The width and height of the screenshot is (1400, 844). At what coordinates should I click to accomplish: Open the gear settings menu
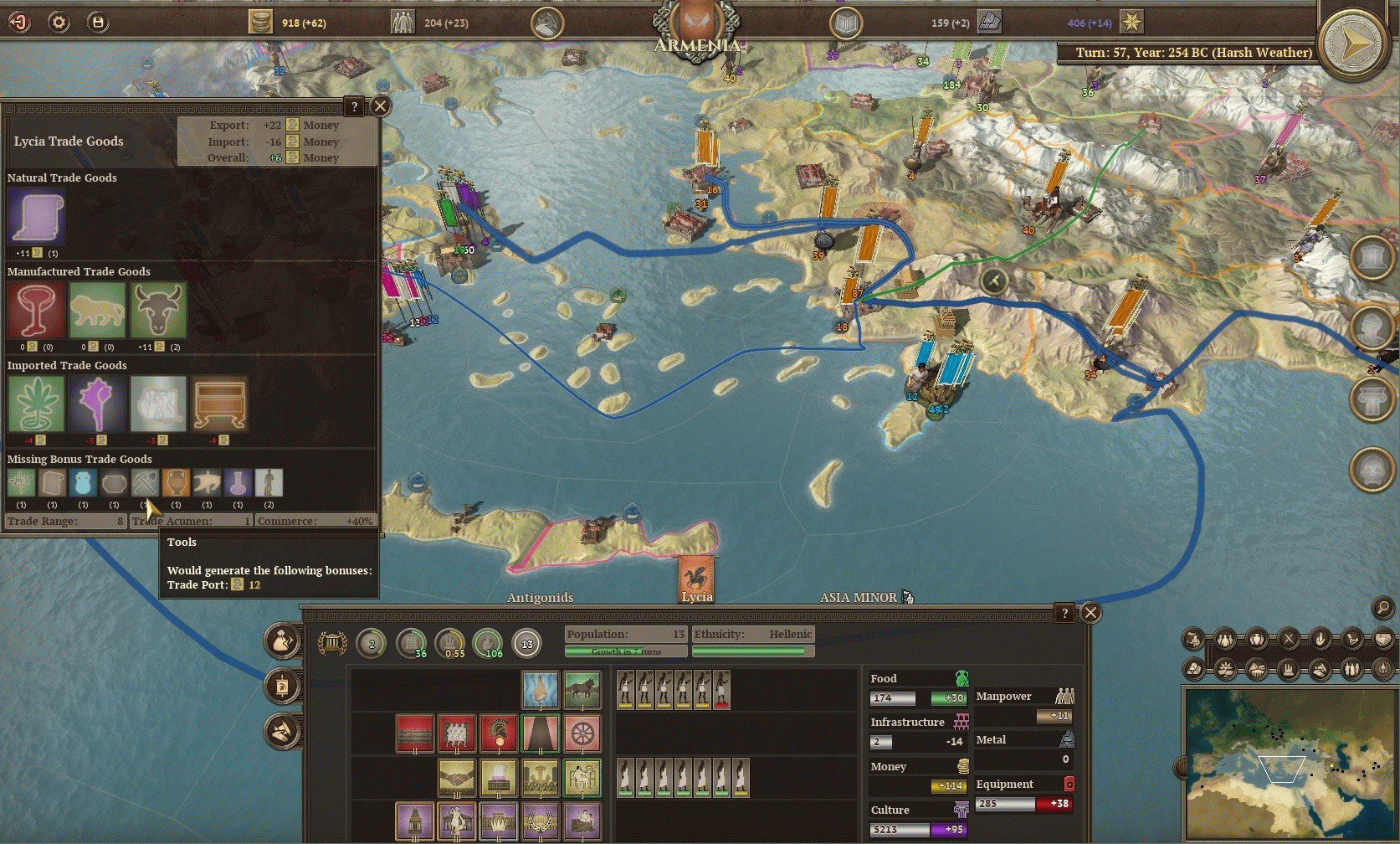tap(59, 22)
